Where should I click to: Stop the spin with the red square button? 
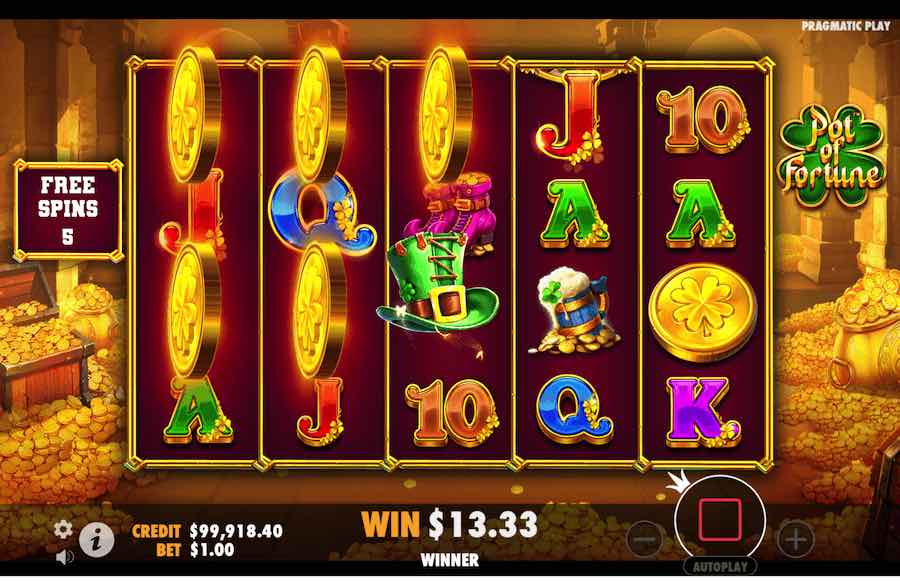tap(720, 518)
